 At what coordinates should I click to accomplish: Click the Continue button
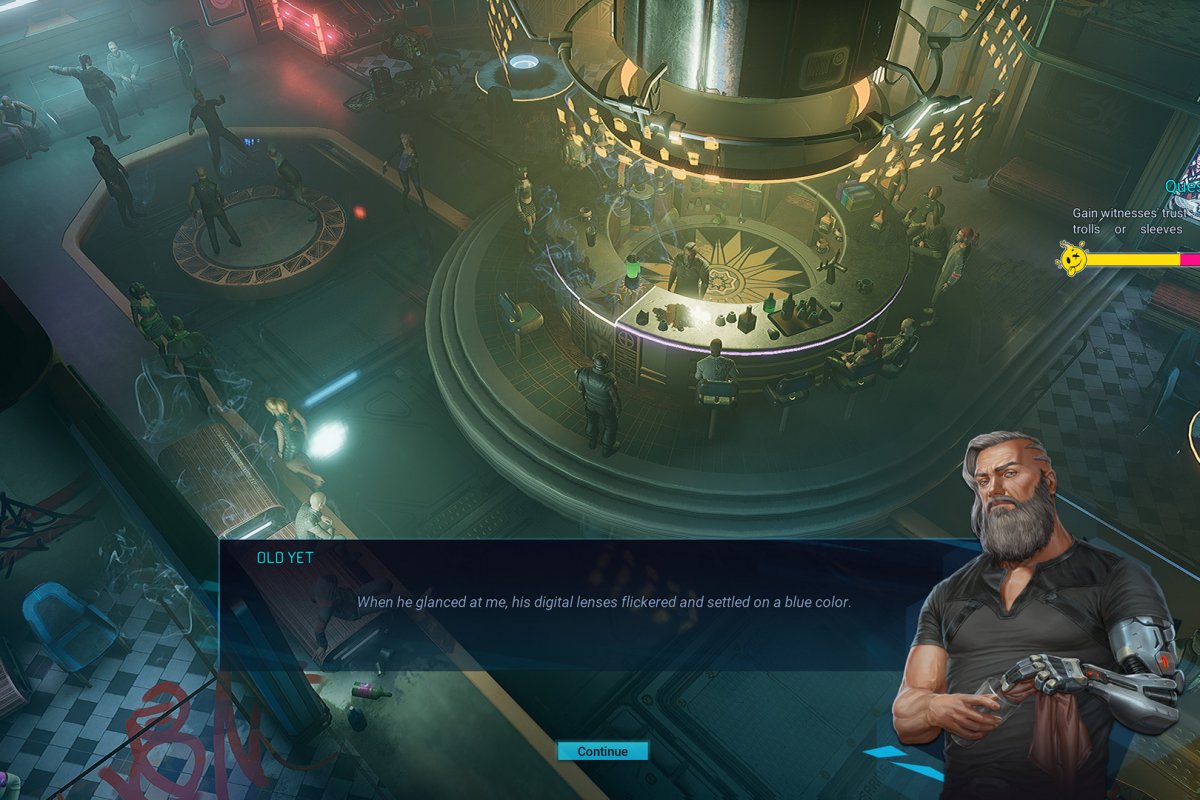603,751
